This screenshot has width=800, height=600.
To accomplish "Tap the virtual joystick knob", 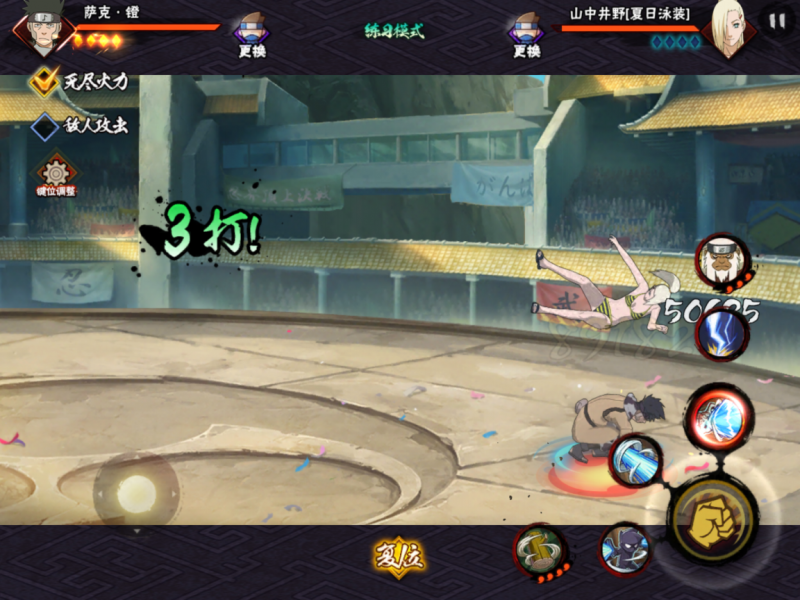I will (136, 492).
